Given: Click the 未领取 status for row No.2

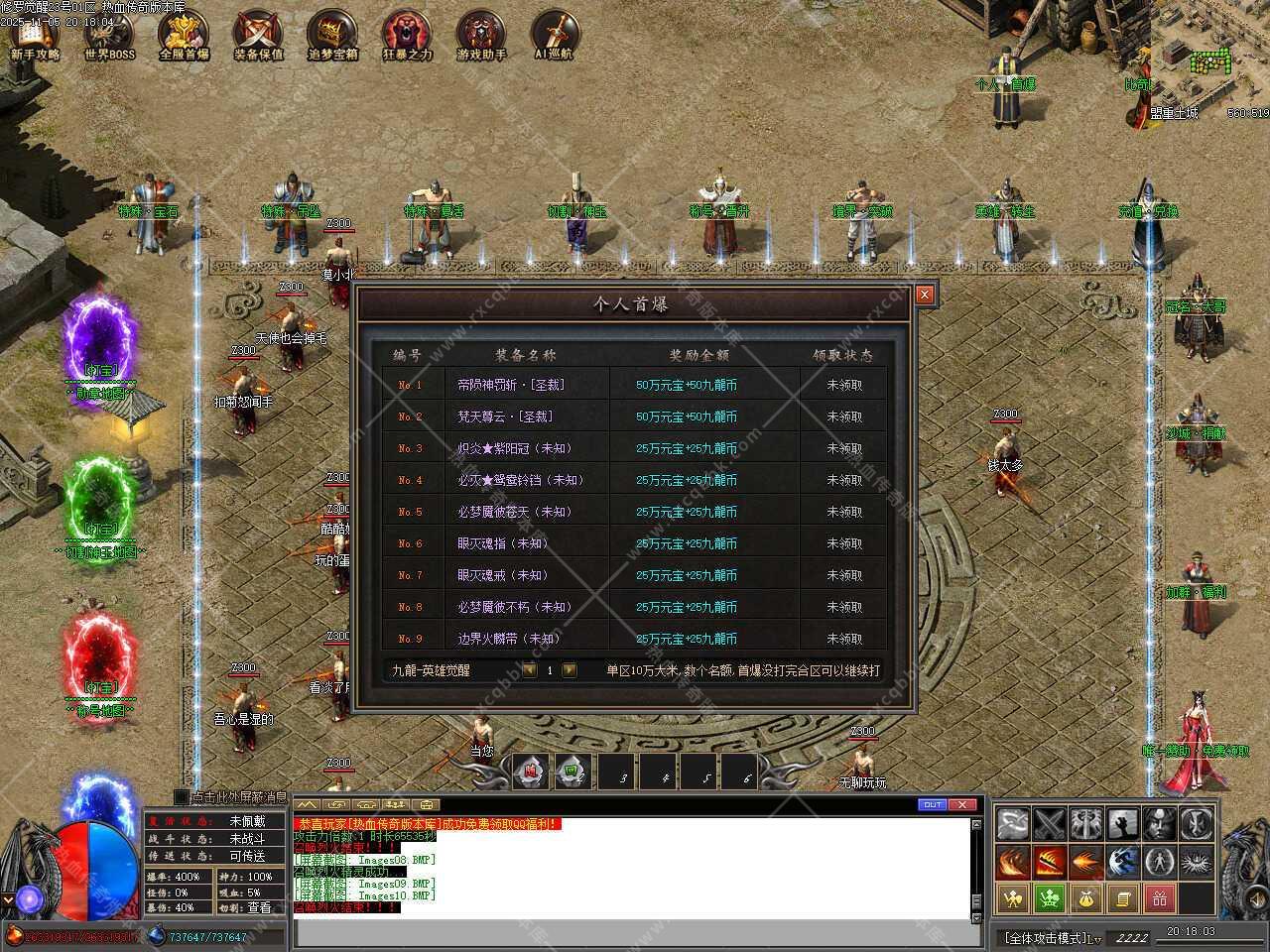Looking at the screenshot, I should click(x=844, y=416).
